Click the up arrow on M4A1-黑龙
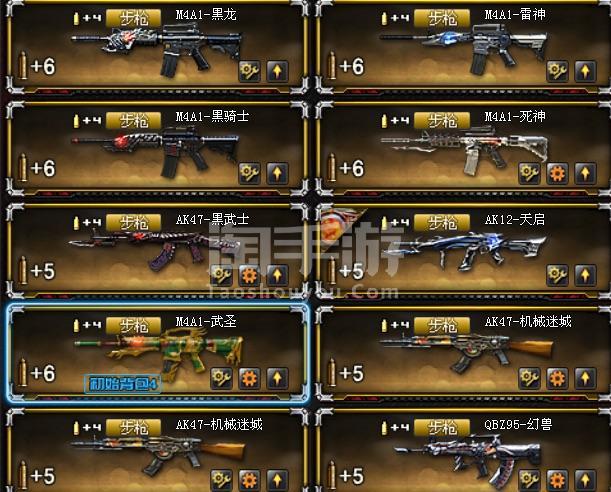 pos(278,71)
